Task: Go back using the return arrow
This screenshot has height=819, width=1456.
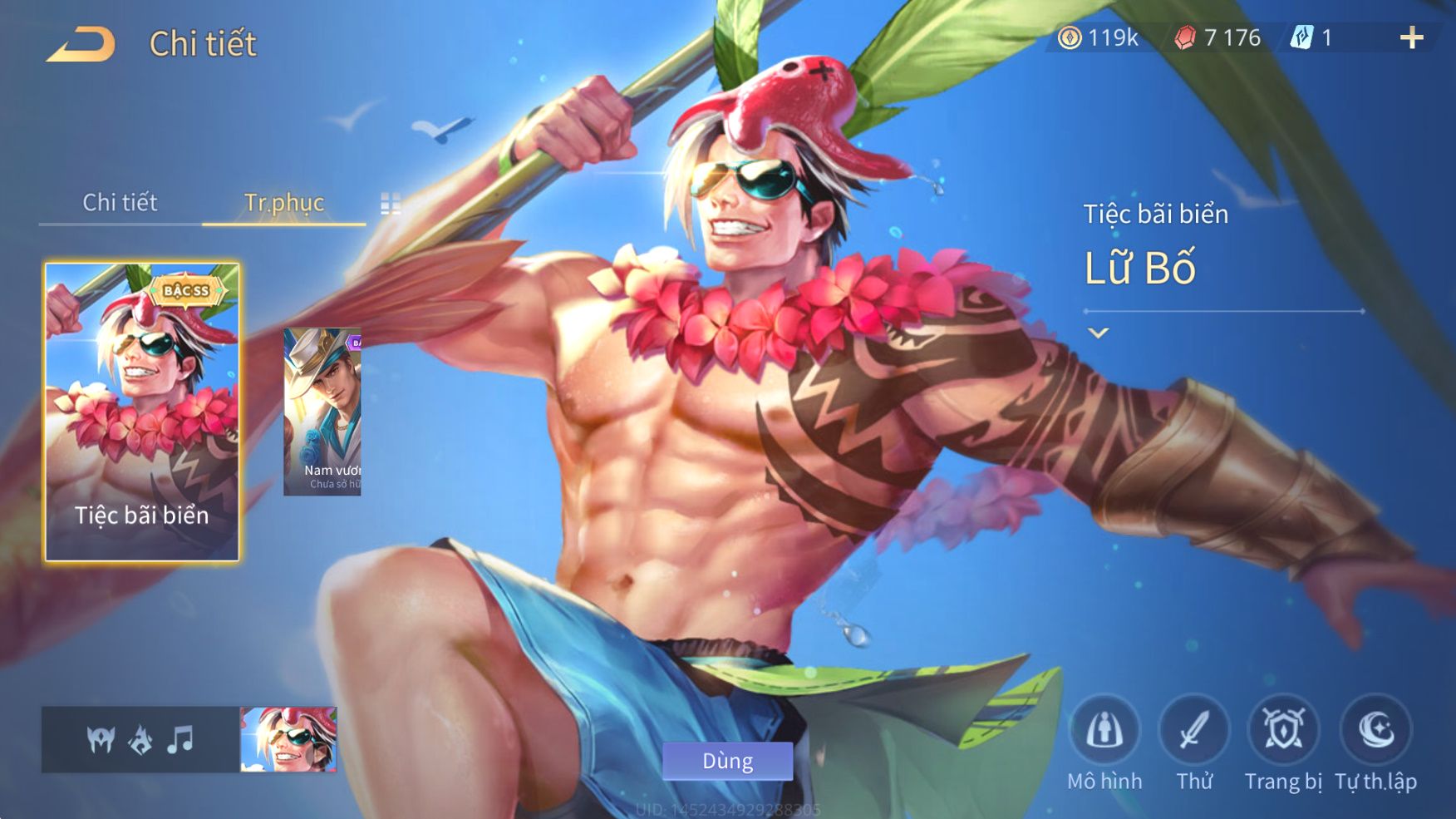Action: pyautogui.click(x=81, y=43)
